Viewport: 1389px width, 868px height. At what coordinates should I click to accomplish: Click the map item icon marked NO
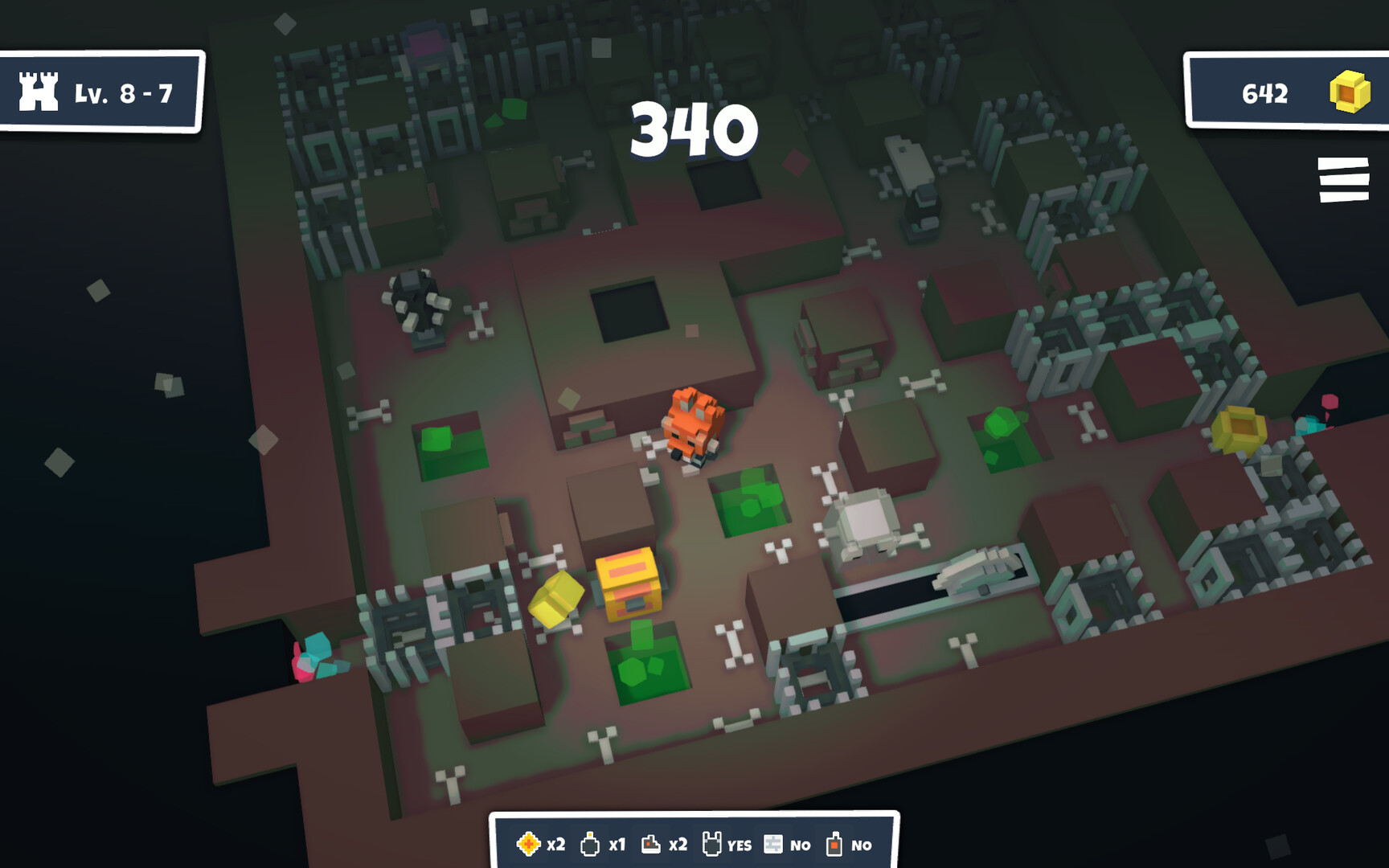(772, 845)
